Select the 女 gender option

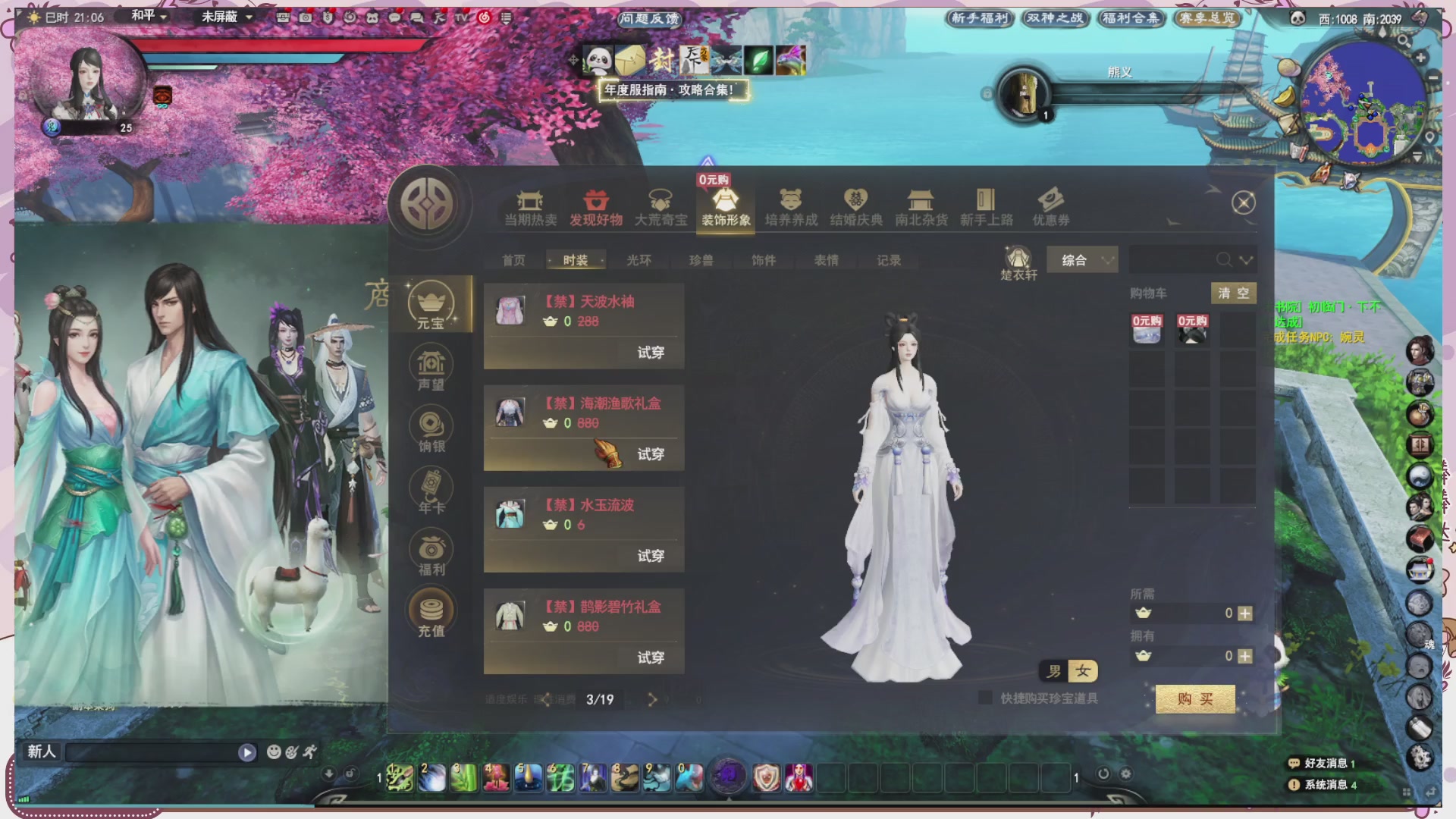pos(1083,671)
